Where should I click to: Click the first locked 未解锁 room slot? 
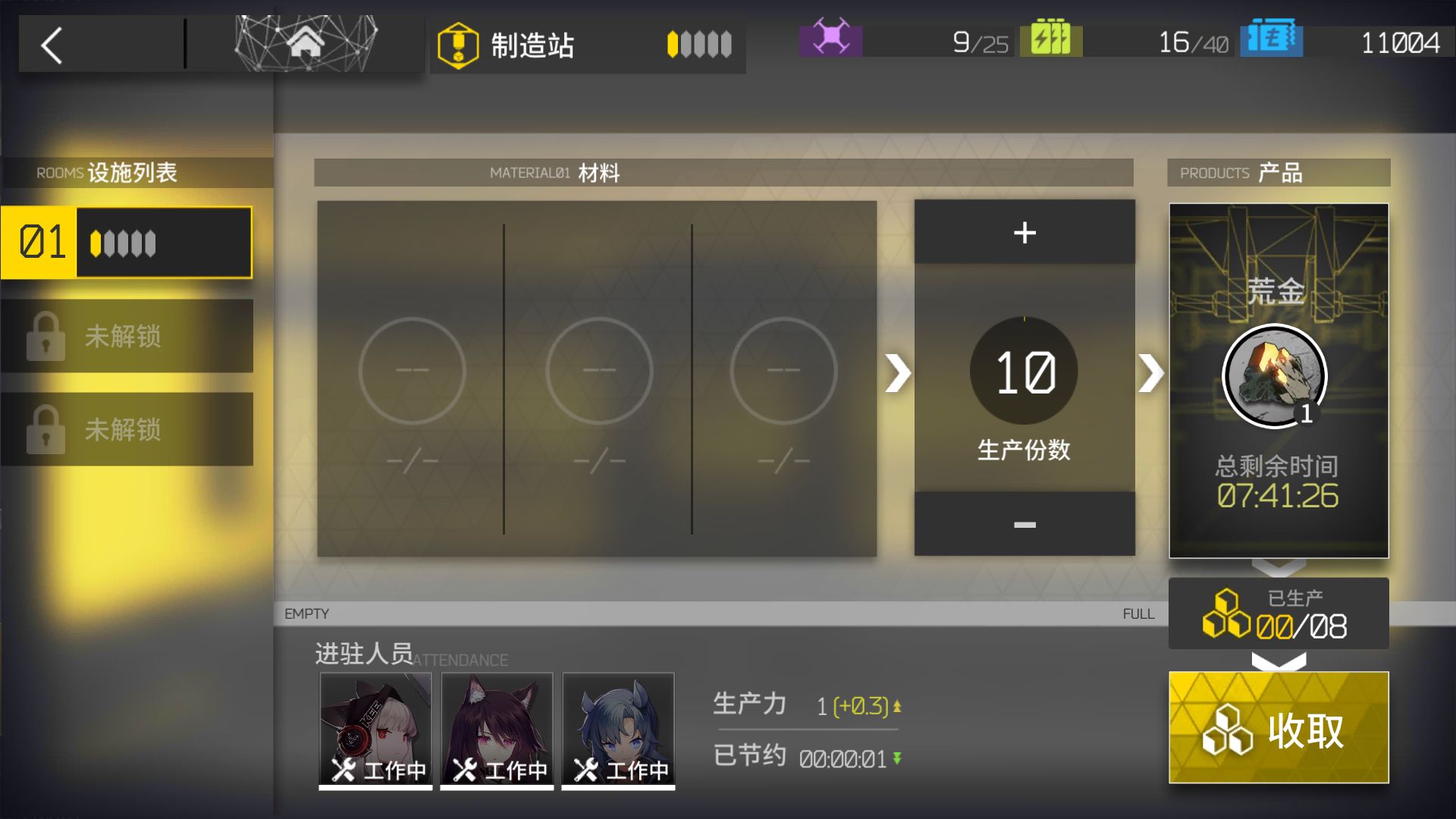(127, 337)
